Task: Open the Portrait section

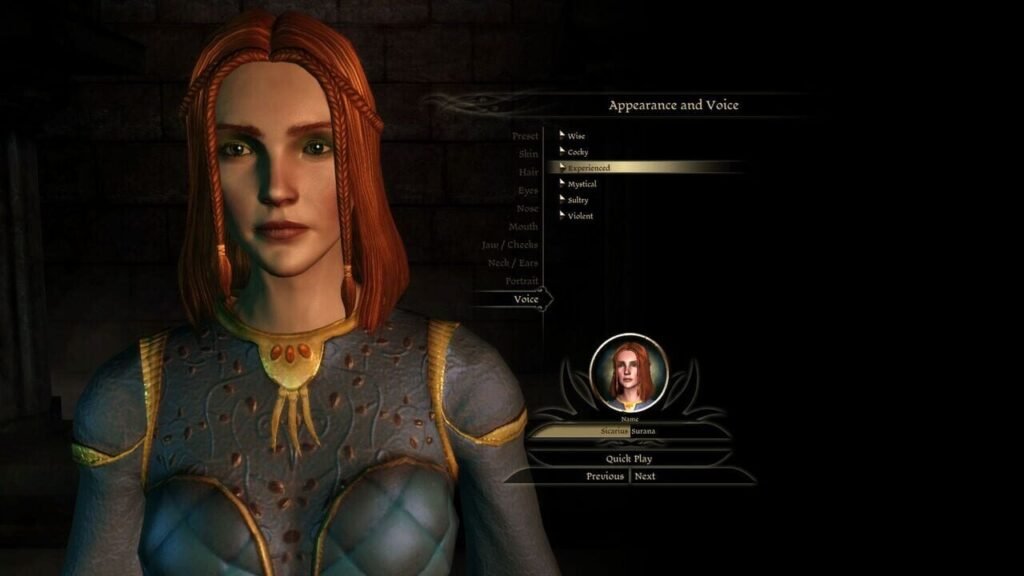Action: pos(522,280)
